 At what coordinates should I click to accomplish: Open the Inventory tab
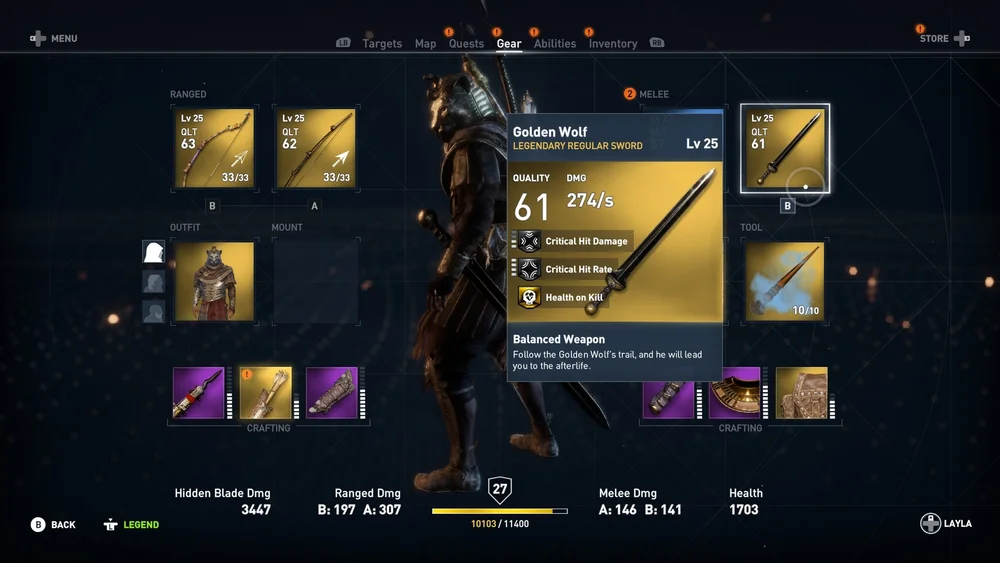click(613, 44)
